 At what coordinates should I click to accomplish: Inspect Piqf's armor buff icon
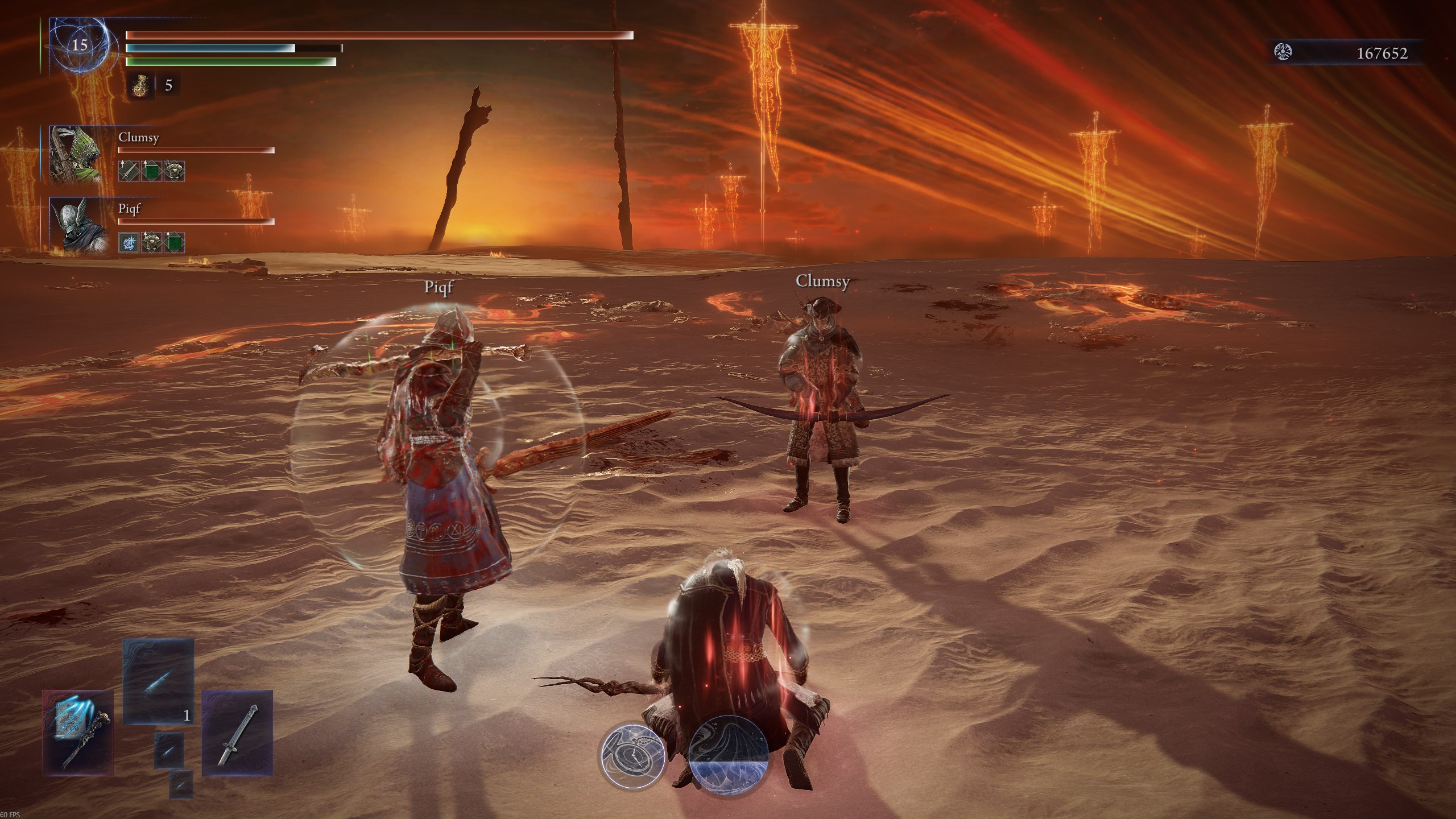click(151, 243)
